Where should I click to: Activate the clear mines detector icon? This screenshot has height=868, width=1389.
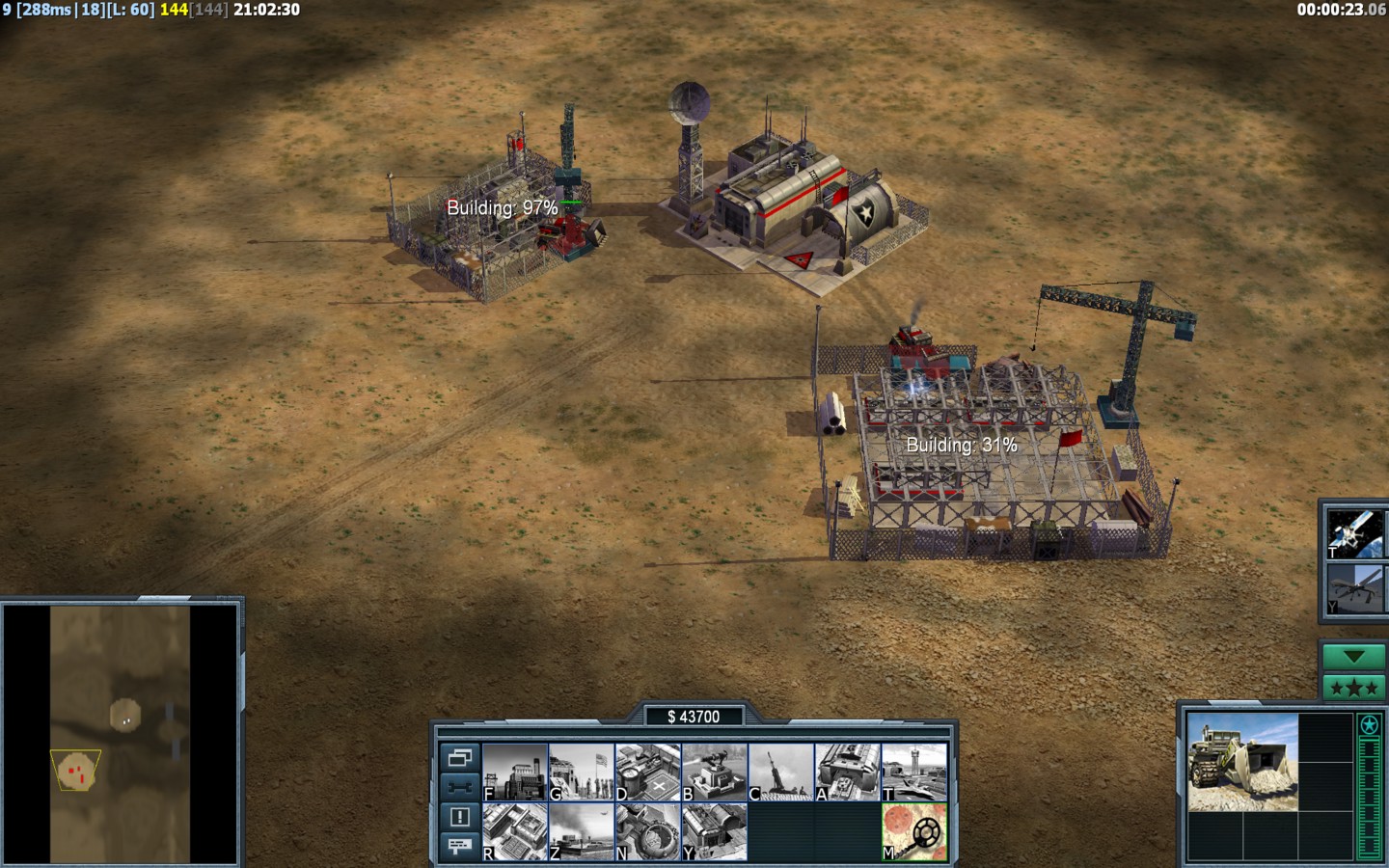(x=914, y=831)
